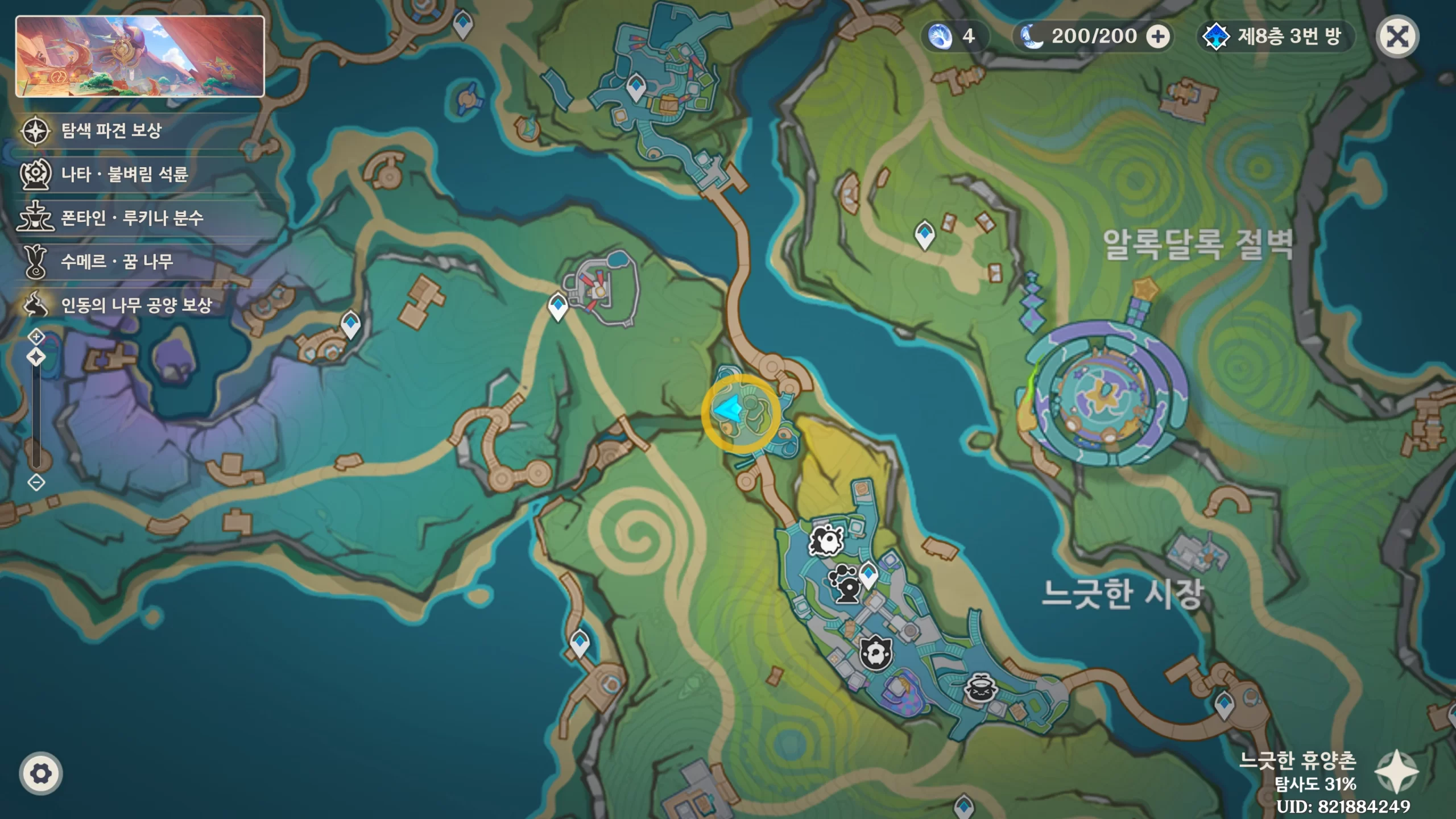Select 나타 · 불벼림 석륜 entry
Image resolution: width=1456 pixels, height=819 pixels.
[x=124, y=174]
